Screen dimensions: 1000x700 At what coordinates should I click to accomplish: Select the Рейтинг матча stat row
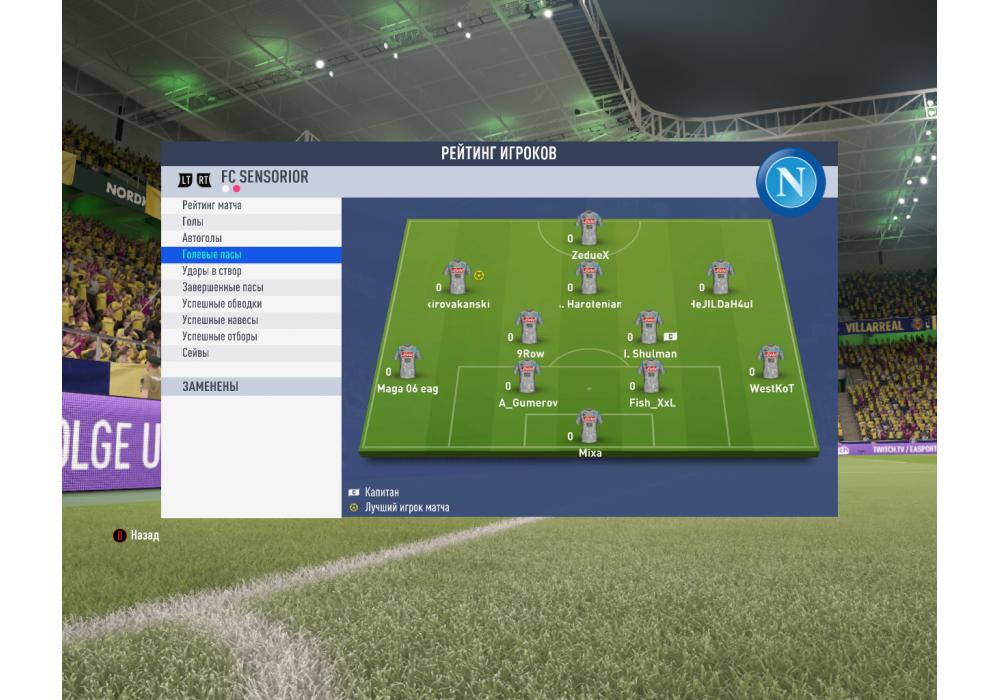[x=250, y=205]
